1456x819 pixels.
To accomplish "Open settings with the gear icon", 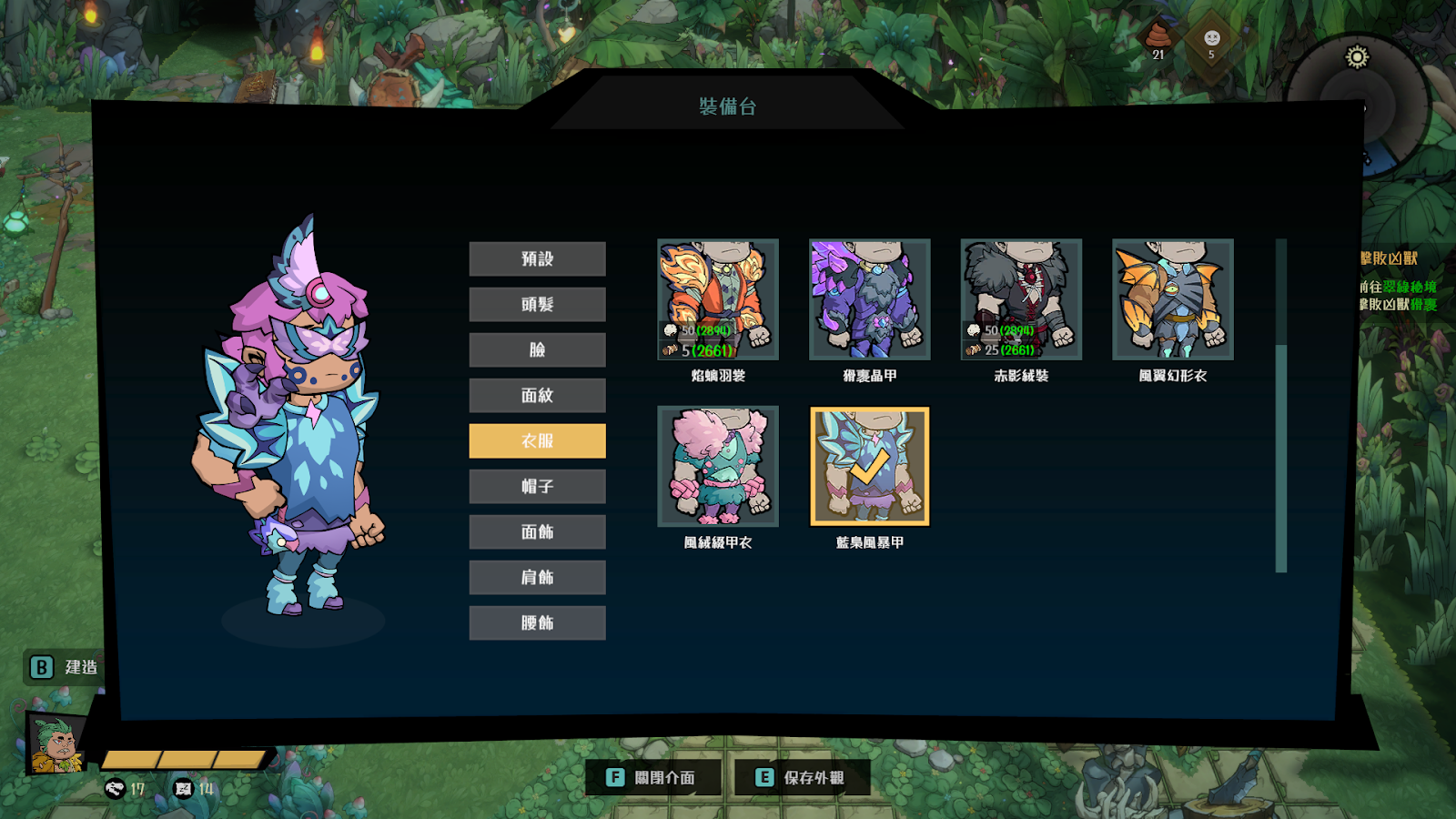I will click(1357, 57).
